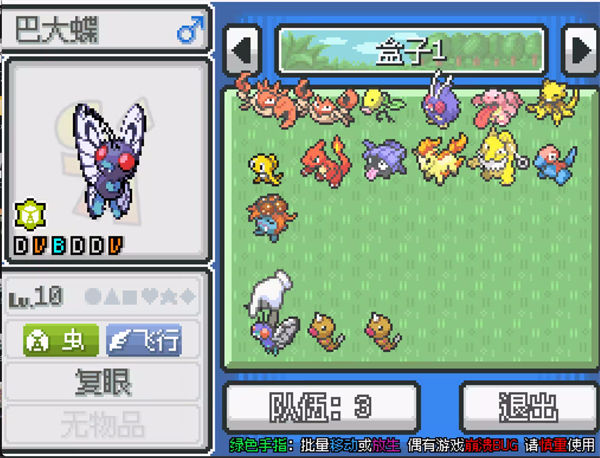The image size is (600, 458).
Task: Select the purple Shellder
Action: [x=381, y=160]
